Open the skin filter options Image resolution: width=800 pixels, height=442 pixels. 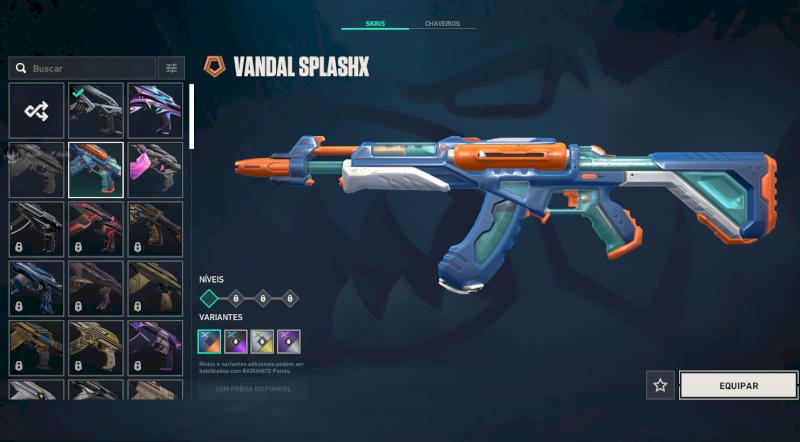[171, 68]
